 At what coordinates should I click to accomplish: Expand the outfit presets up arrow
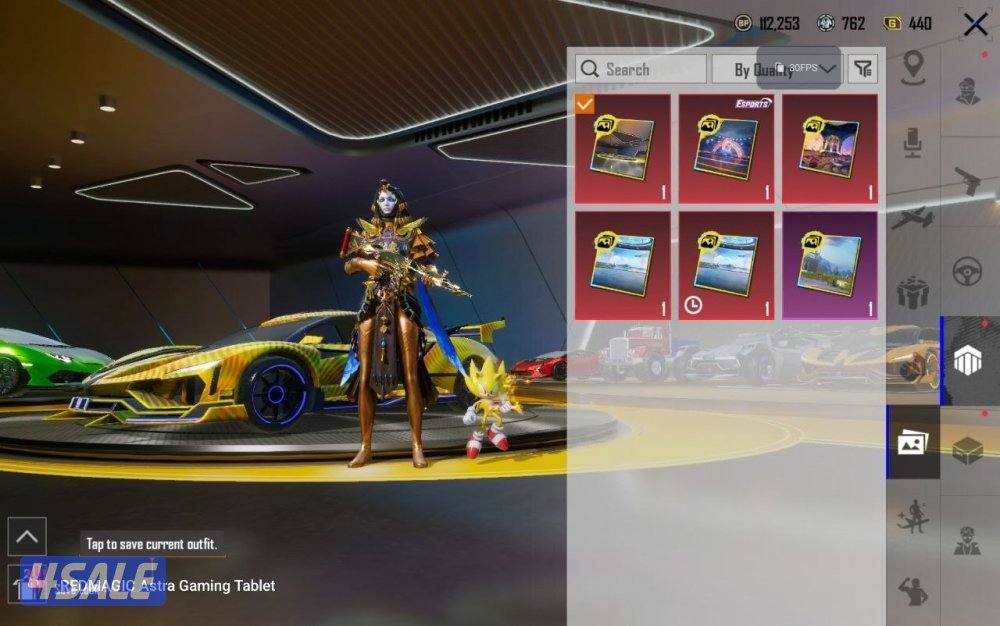tap(27, 537)
